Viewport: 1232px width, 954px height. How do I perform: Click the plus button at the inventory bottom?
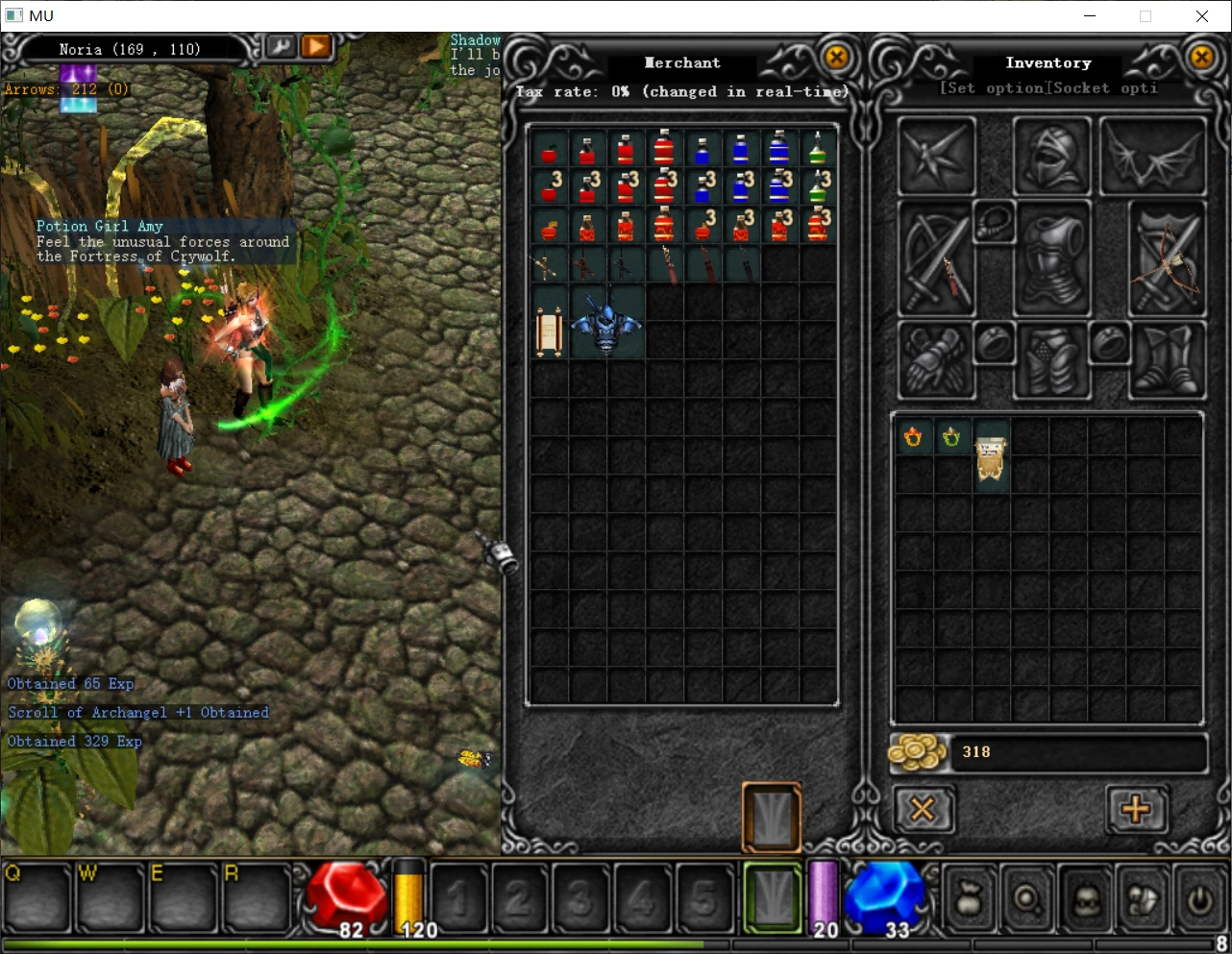click(x=1136, y=809)
